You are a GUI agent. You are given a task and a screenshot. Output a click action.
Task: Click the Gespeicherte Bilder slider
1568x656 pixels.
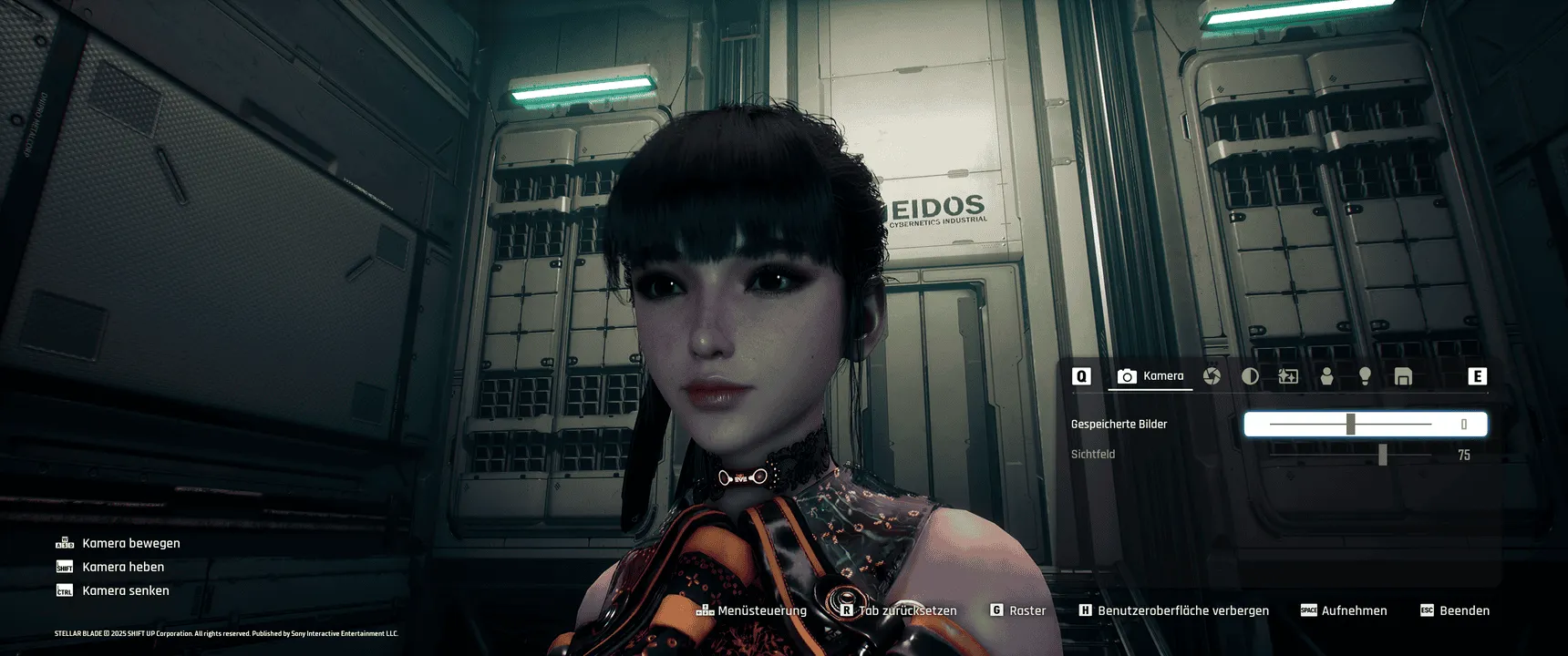1350,425
